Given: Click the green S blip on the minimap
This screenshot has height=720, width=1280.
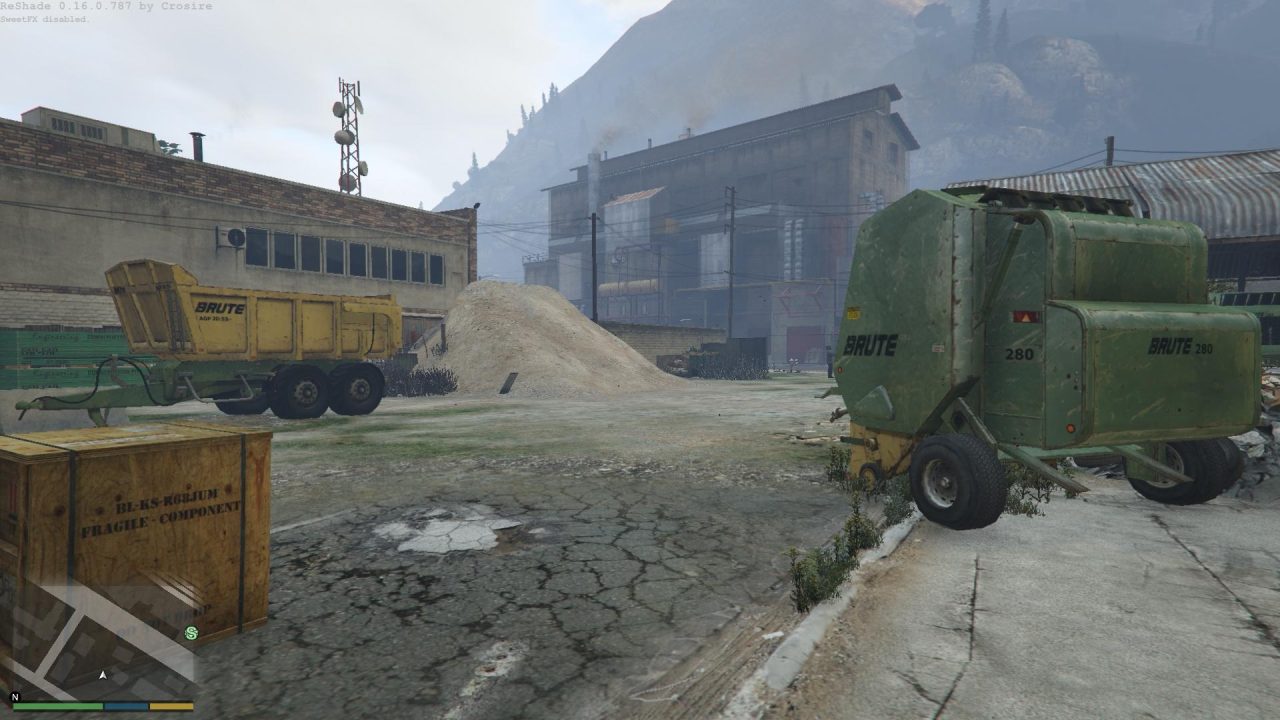Looking at the screenshot, I should coord(192,632).
